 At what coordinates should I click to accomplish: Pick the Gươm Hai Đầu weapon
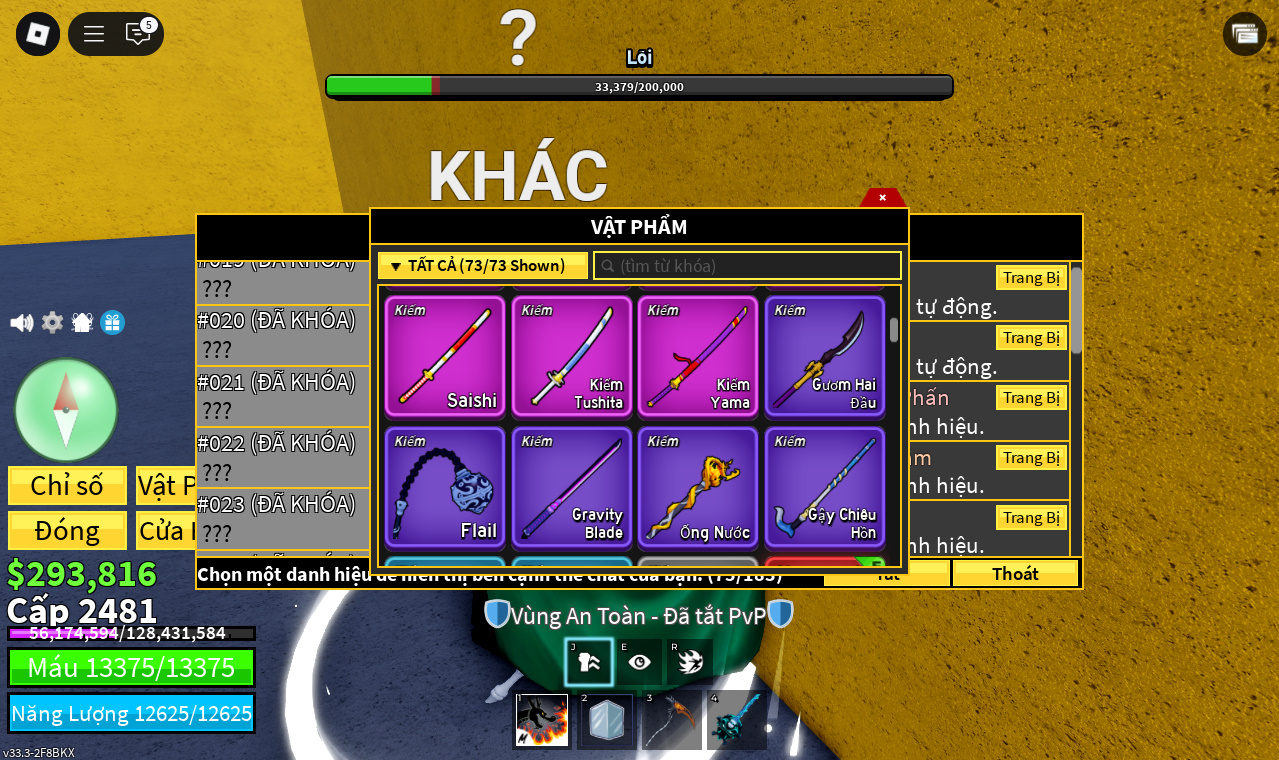pyautogui.click(x=825, y=356)
